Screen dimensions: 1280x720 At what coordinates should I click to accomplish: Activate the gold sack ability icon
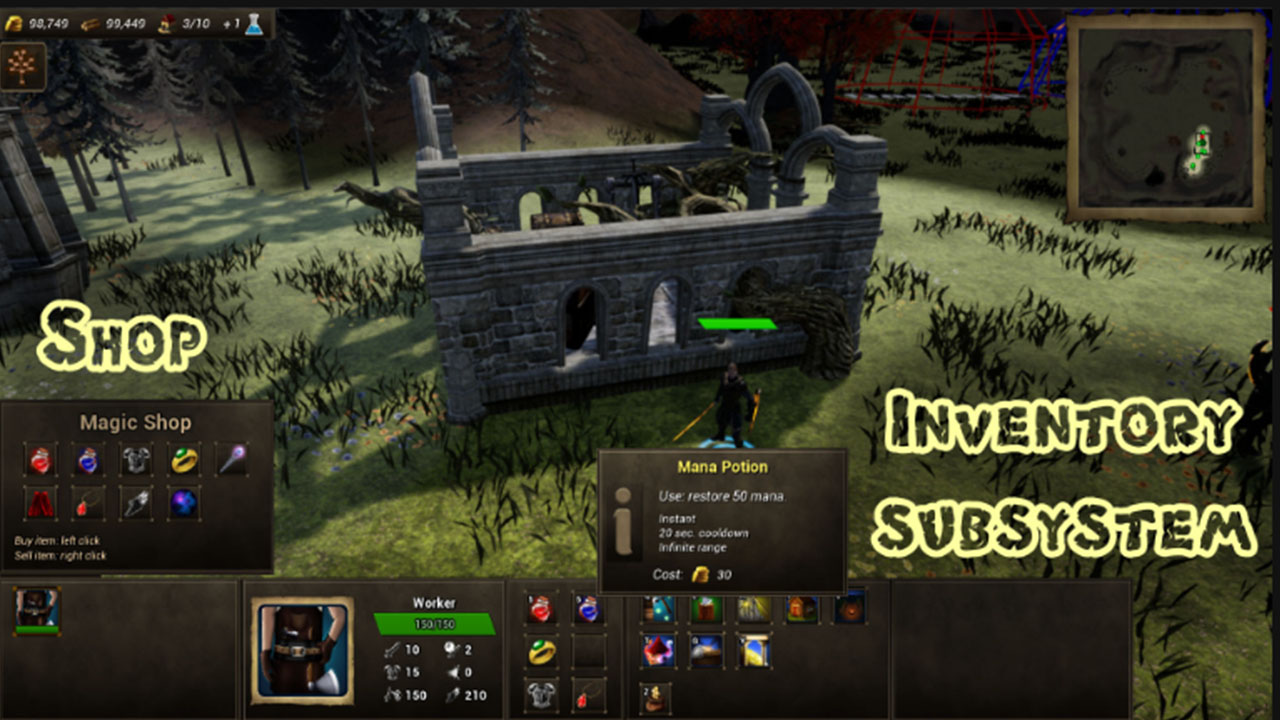(656, 697)
